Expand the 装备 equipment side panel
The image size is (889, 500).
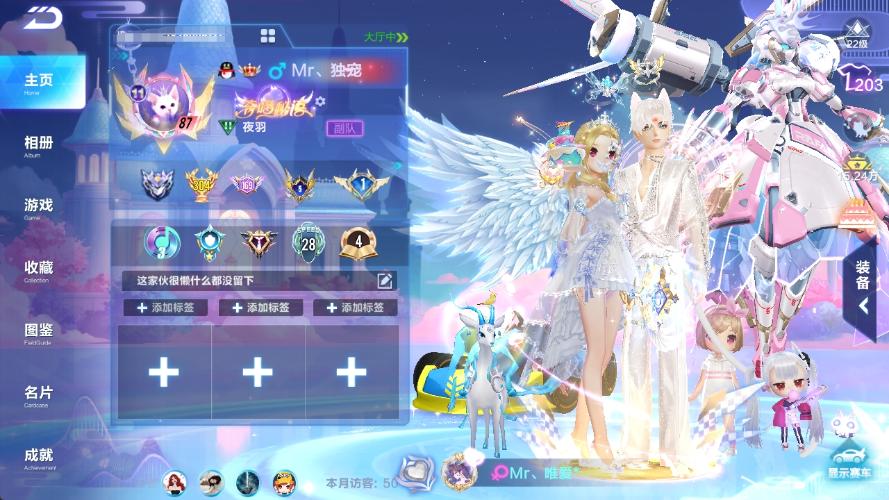[863, 290]
